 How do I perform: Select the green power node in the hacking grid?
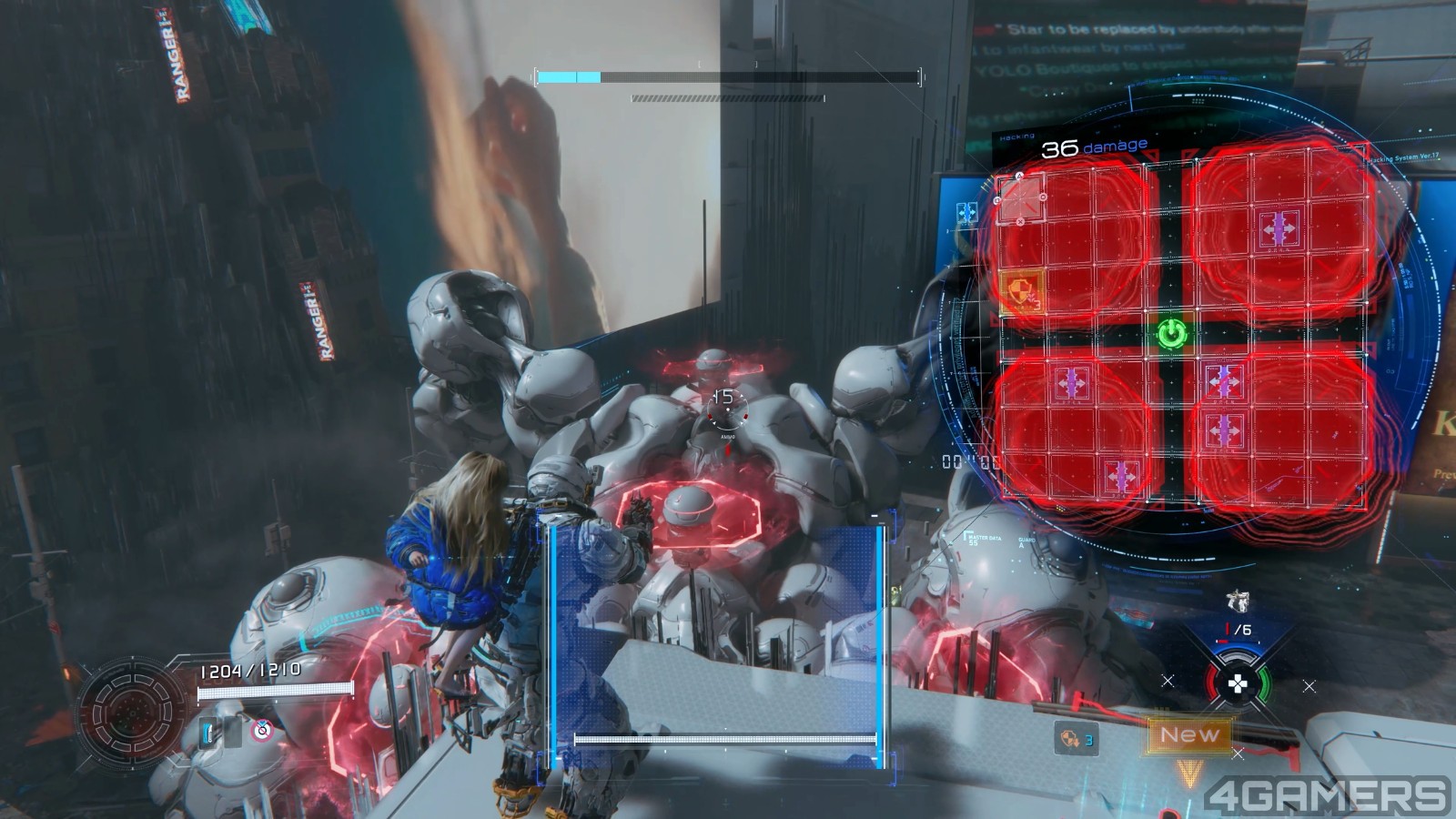(x=1173, y=333)
